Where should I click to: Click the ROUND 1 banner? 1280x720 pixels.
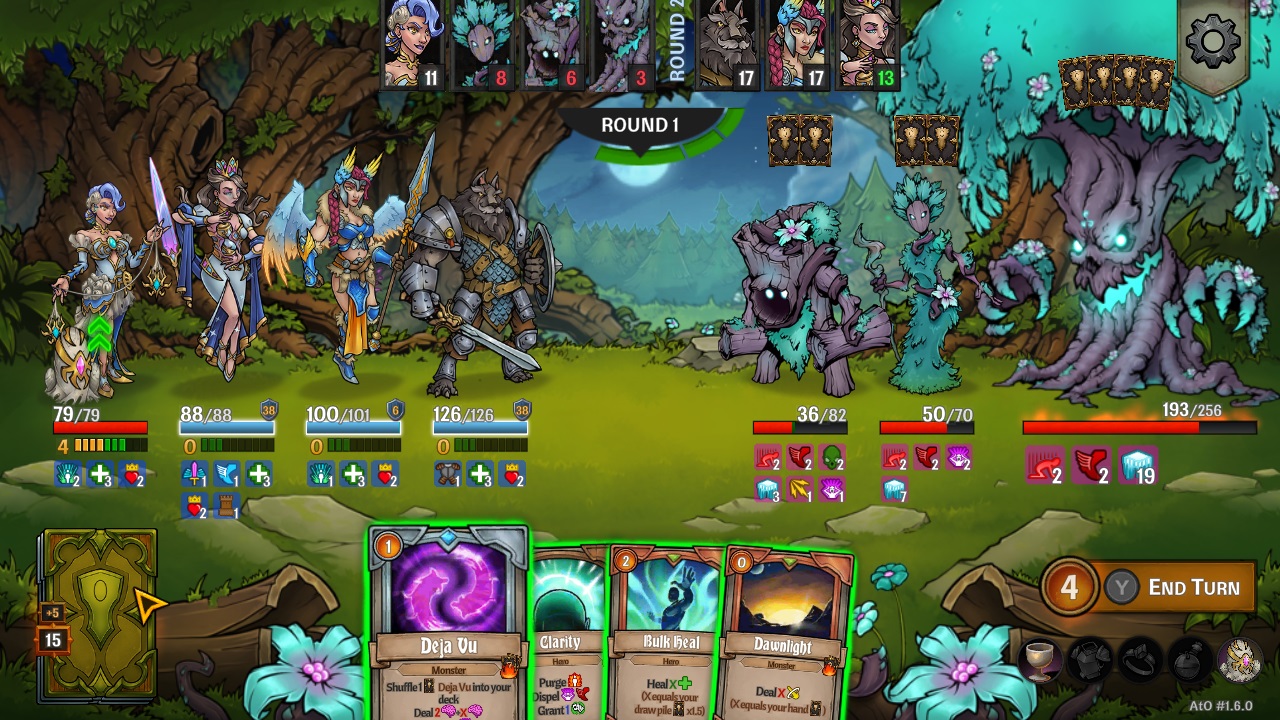[639, 125]
